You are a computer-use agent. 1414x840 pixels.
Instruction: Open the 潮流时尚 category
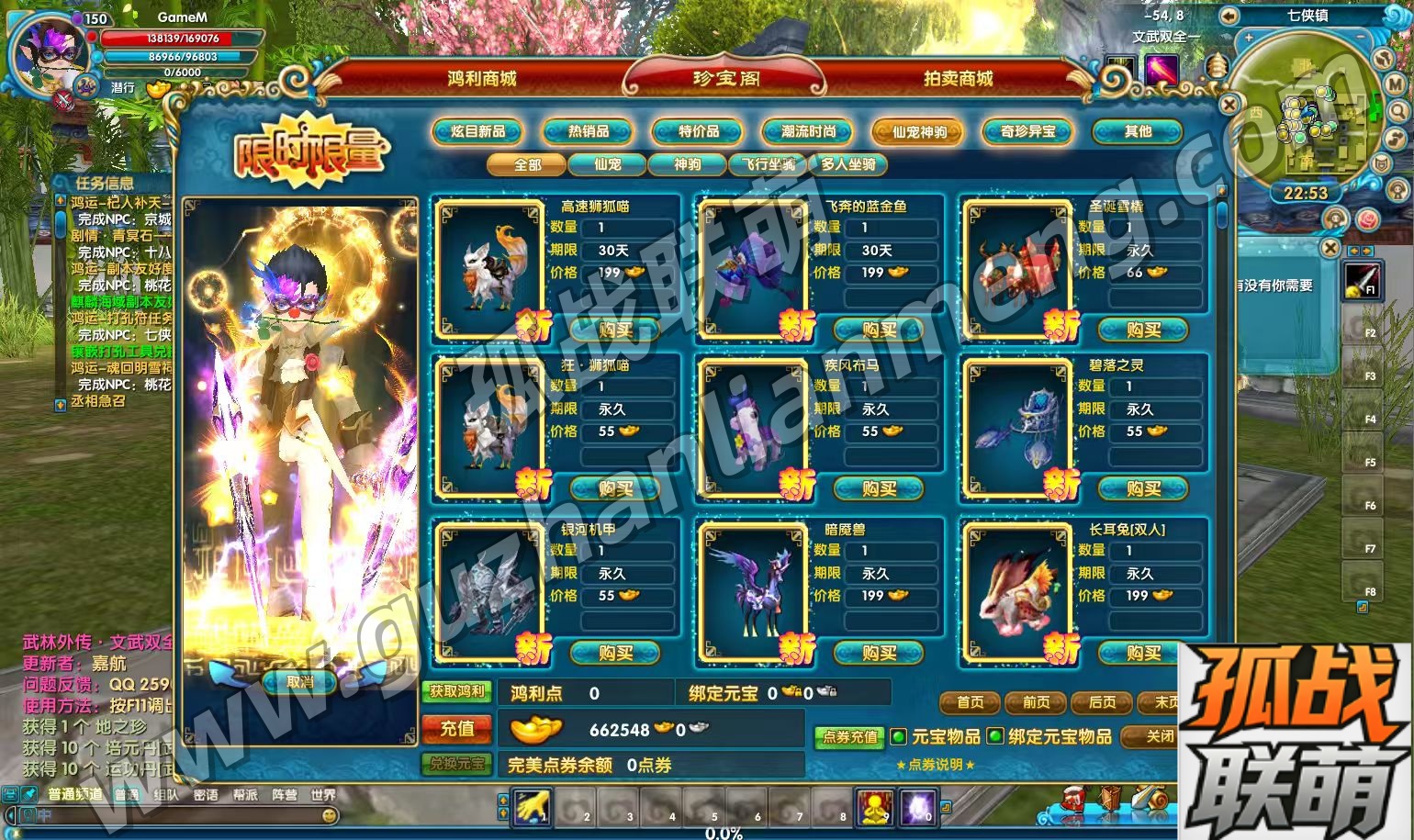(808, 132)
